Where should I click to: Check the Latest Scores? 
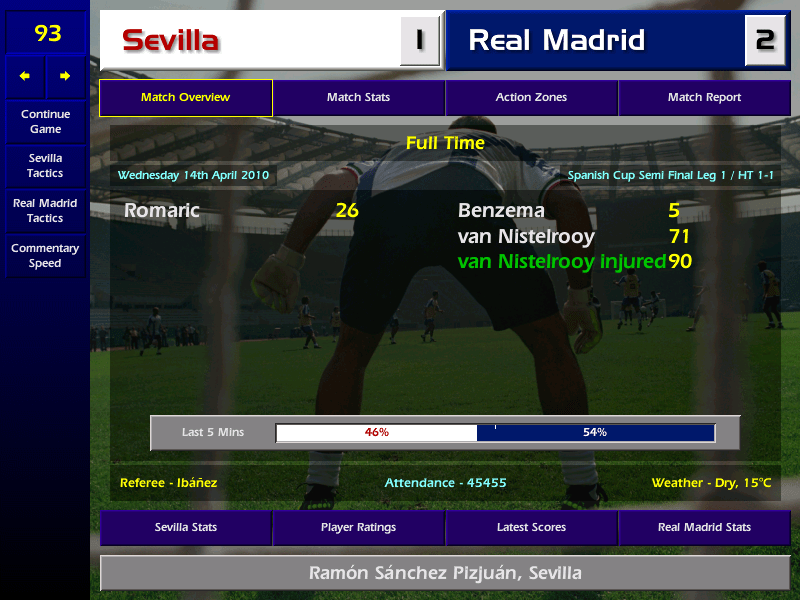[531, 527]
